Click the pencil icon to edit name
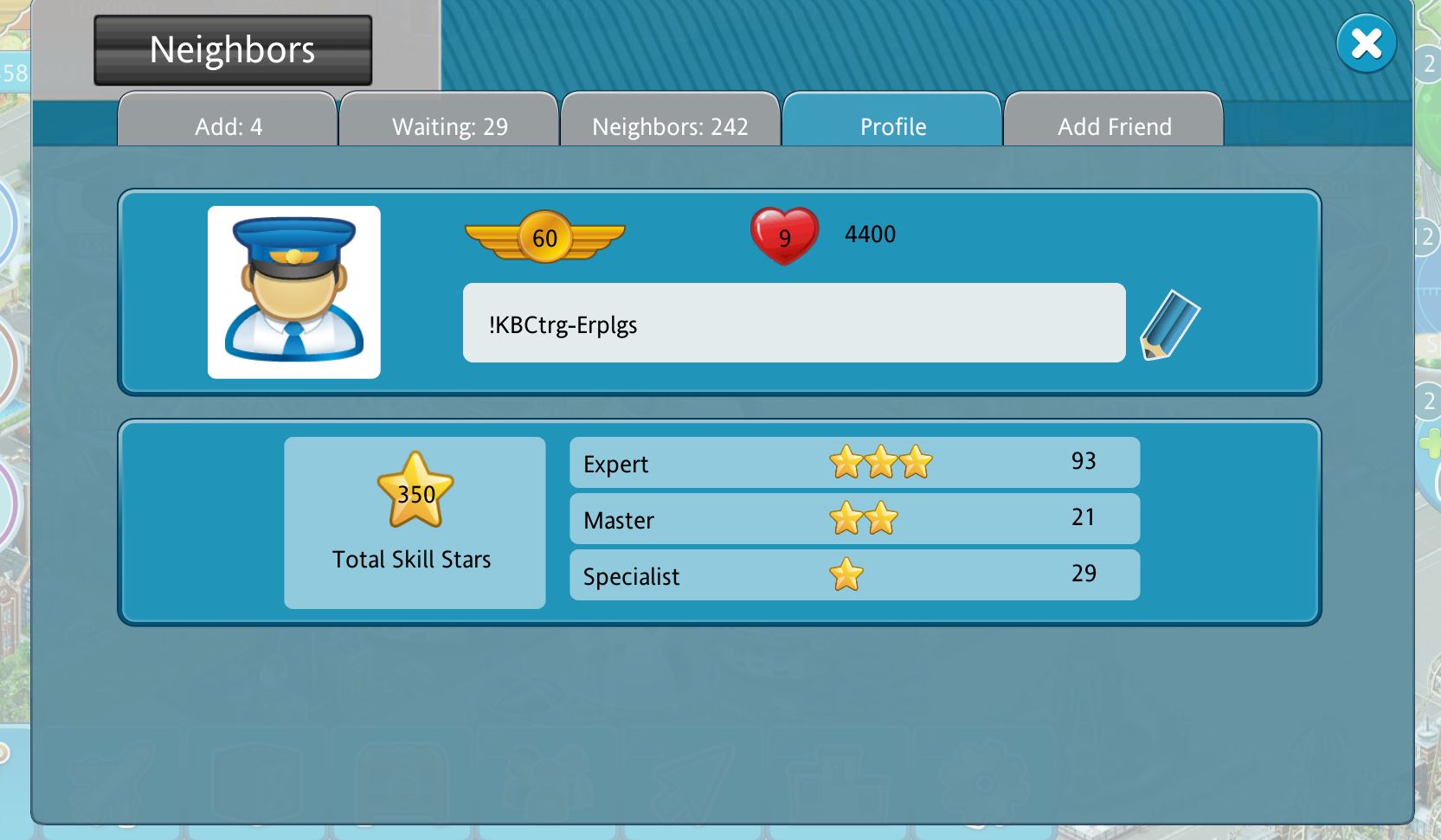The height and width of the screenshot is (840, 1441). tap(1169, 324)
